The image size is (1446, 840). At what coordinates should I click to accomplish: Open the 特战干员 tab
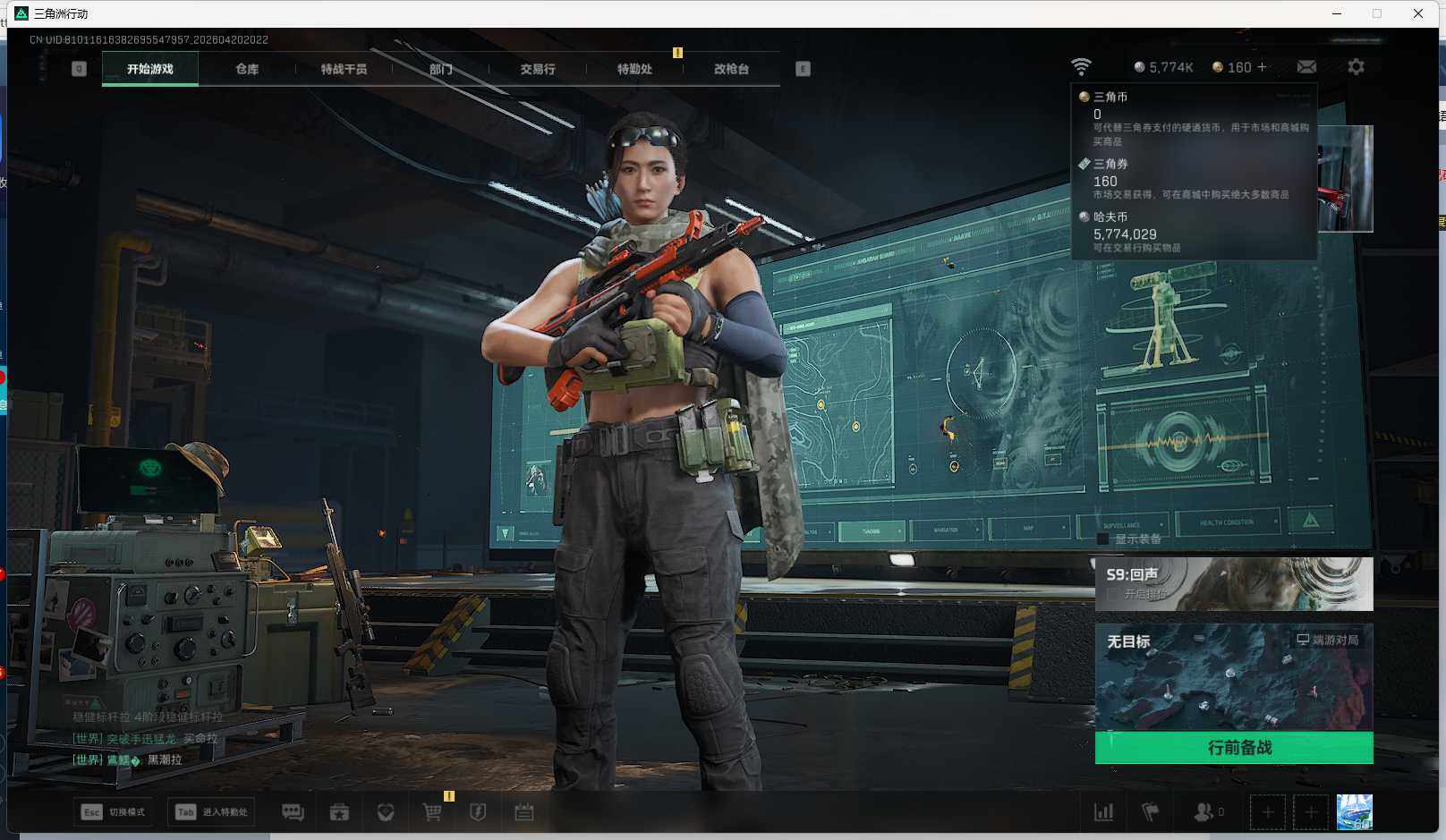tap(344, 69)
